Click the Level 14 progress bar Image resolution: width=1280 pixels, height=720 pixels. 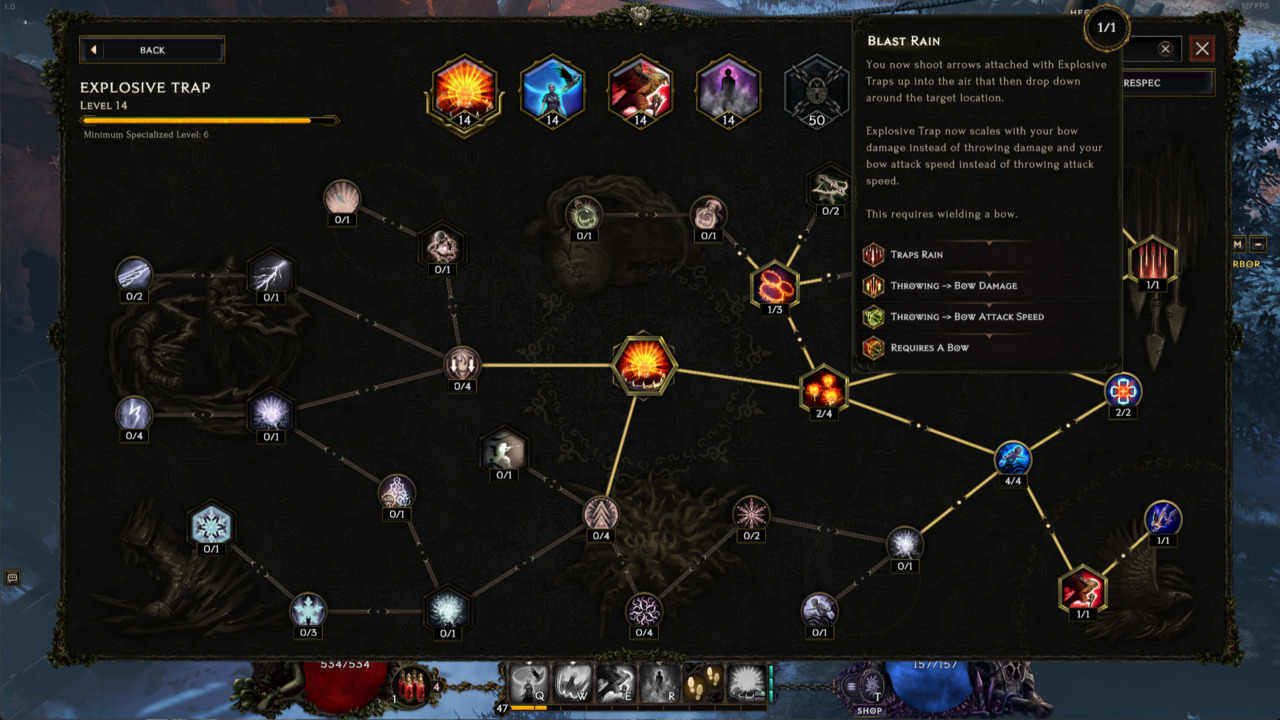pos(209,120)
